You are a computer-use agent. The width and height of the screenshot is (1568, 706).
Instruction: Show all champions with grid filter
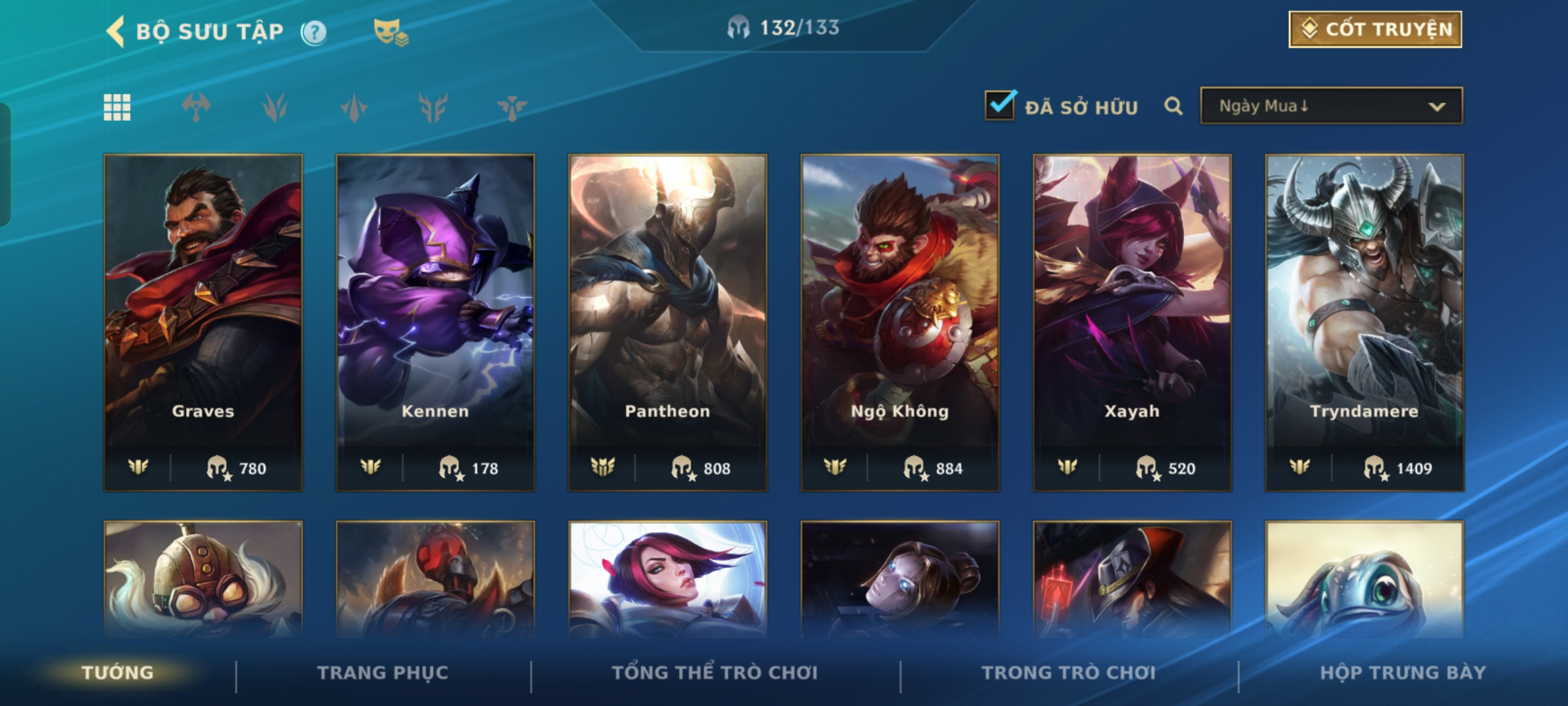click(117, 107)
